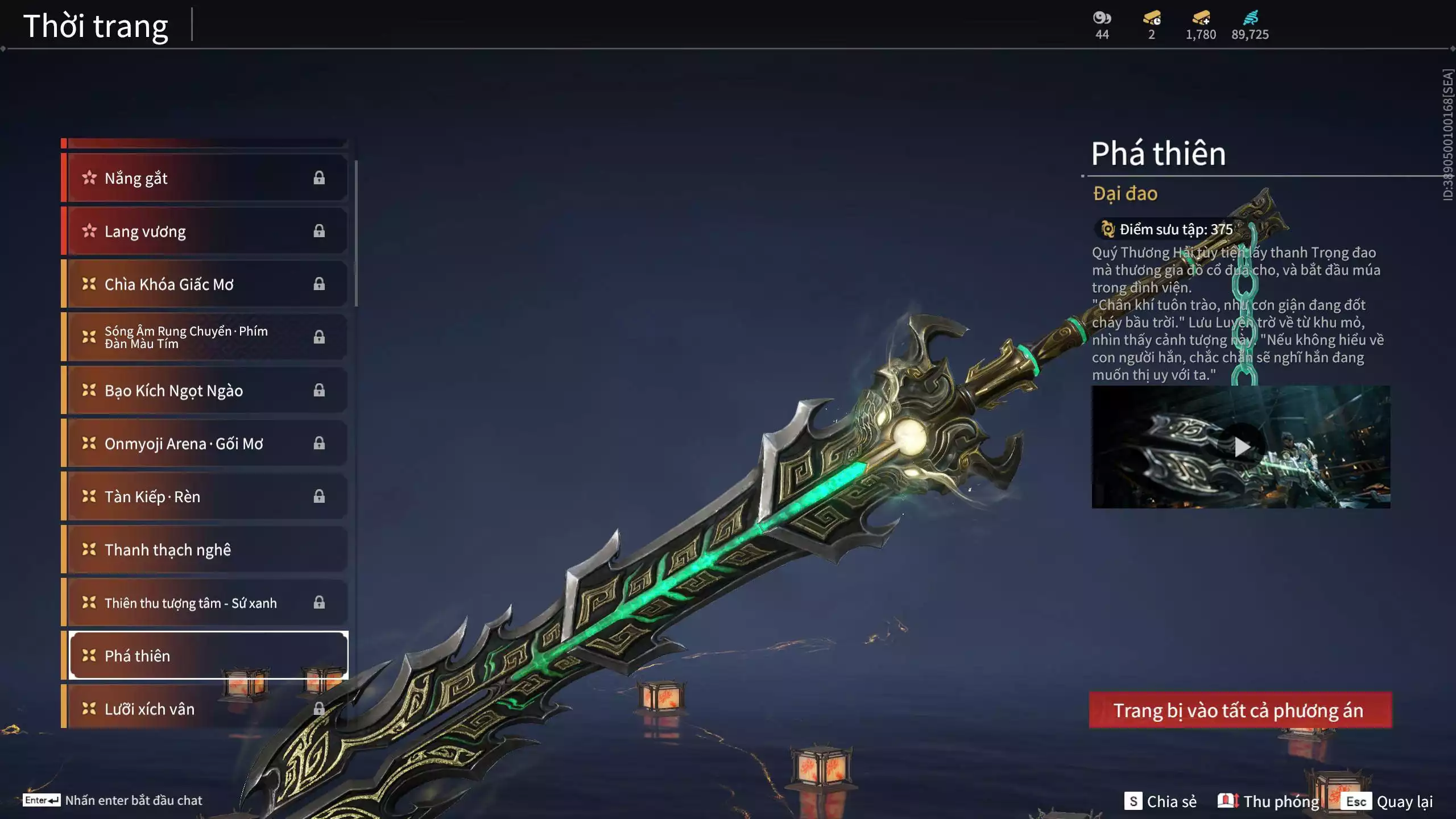The height and width of the screenshot is (819, 1456).
Task: Click Trang bị vào tất cả phương án
Action: (x=1240, y=710)
